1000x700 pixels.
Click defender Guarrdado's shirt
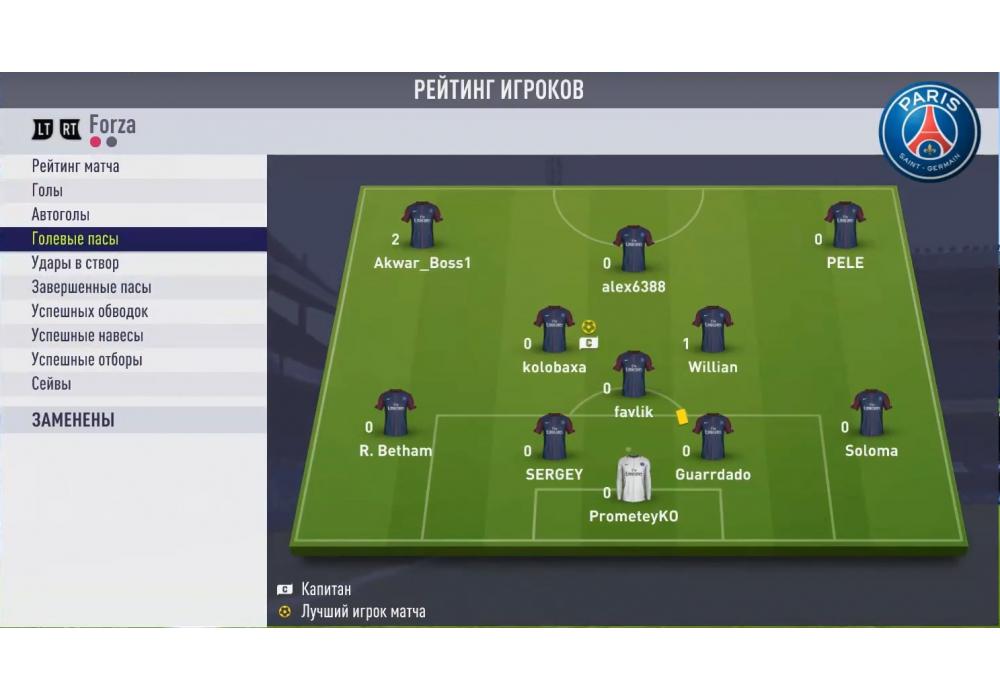tap(713, 437)
